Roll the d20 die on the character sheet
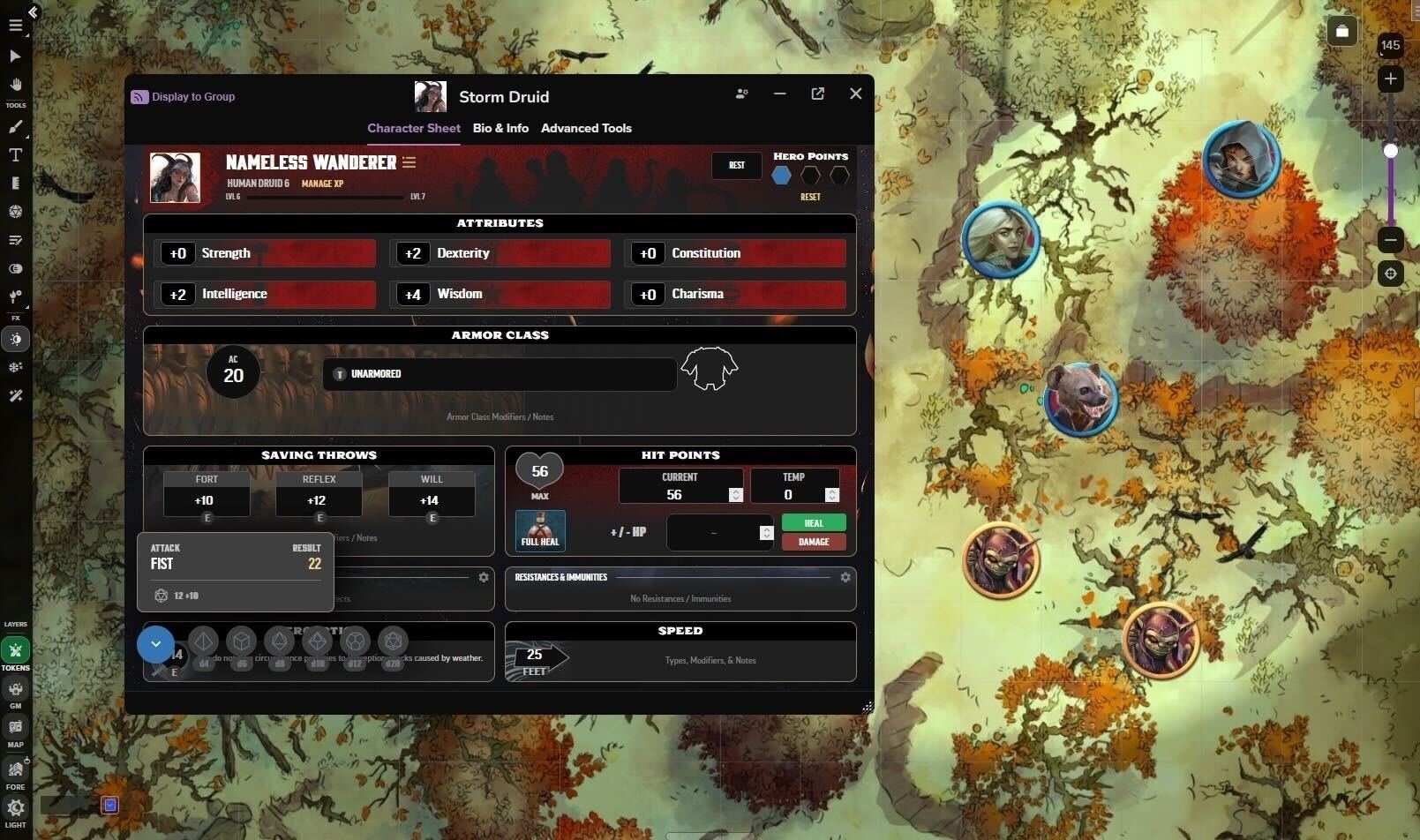The image size is (1420, 840). (x=393, y=641)
